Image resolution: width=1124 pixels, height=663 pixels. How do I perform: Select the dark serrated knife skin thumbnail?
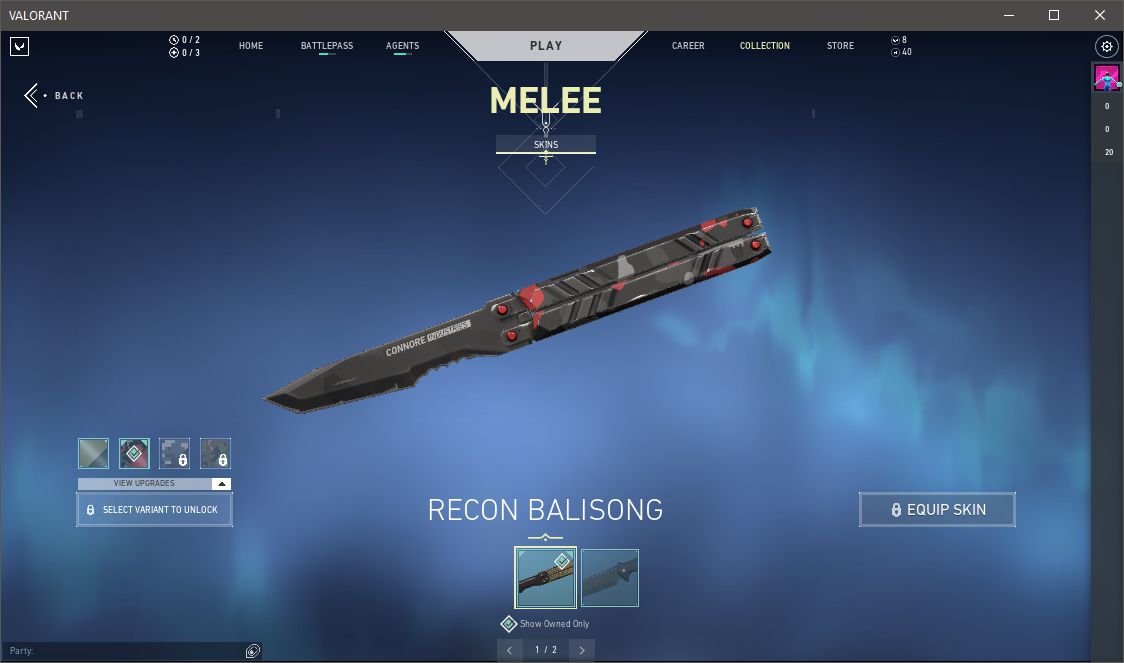(610, 578)
